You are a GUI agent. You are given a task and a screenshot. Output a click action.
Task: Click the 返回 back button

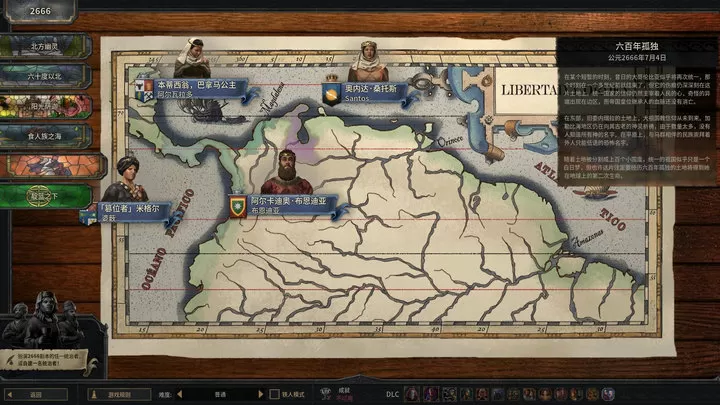(37, 394)
